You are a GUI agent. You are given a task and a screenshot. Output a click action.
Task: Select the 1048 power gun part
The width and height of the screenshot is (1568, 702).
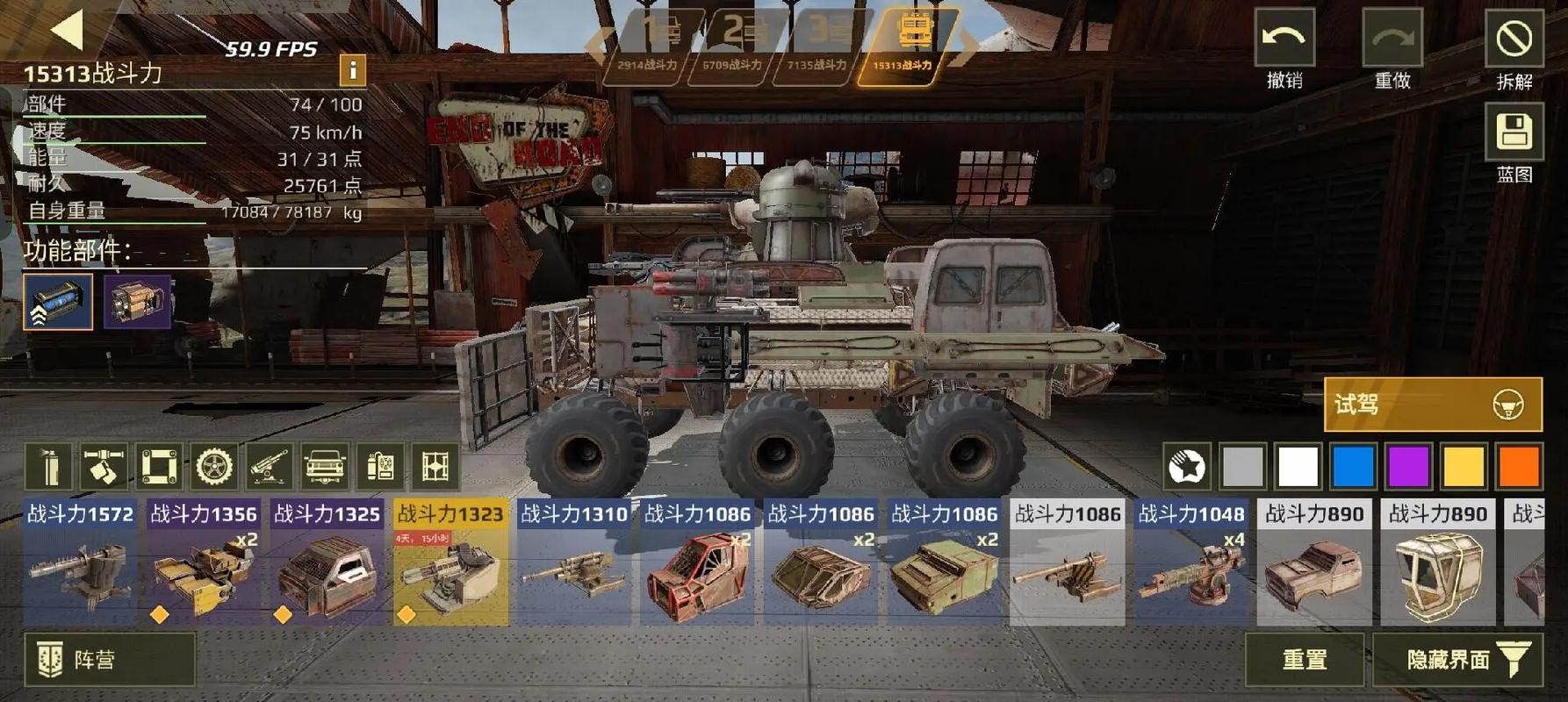[x=1190, y=562]
